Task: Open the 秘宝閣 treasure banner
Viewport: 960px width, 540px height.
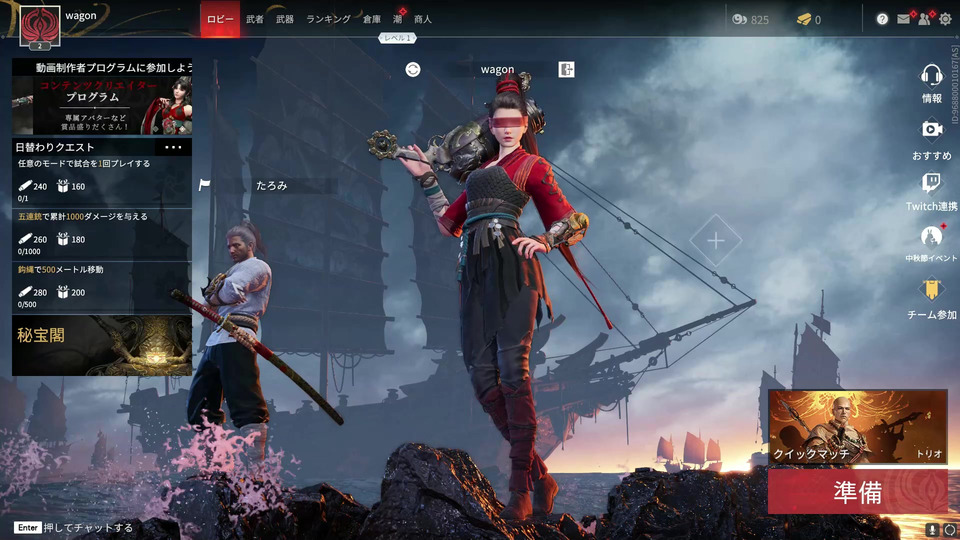Action: click(102, 345)
